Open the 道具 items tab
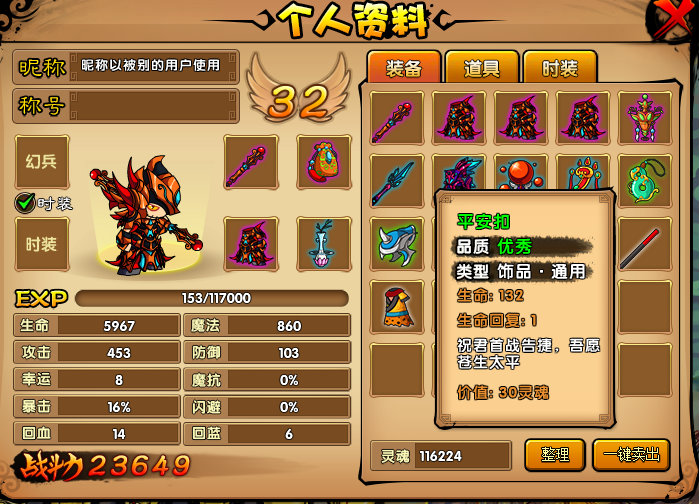 pyautogui.click(x=482, y=67)
